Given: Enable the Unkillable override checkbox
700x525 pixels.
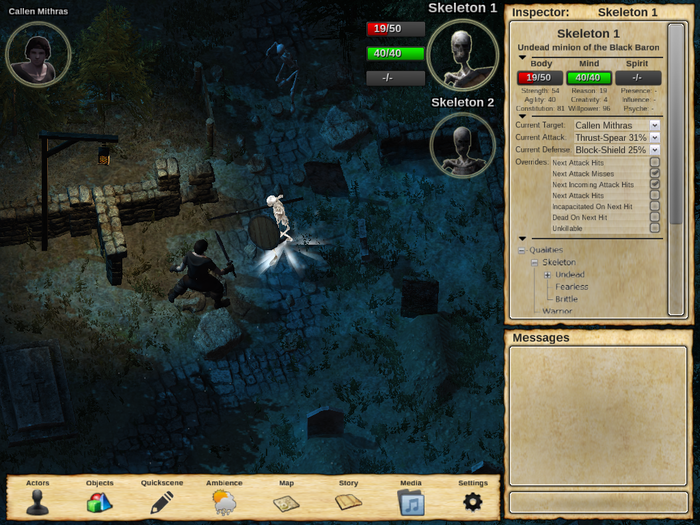Looking at the screenshot, I should (x=655, y=228).
